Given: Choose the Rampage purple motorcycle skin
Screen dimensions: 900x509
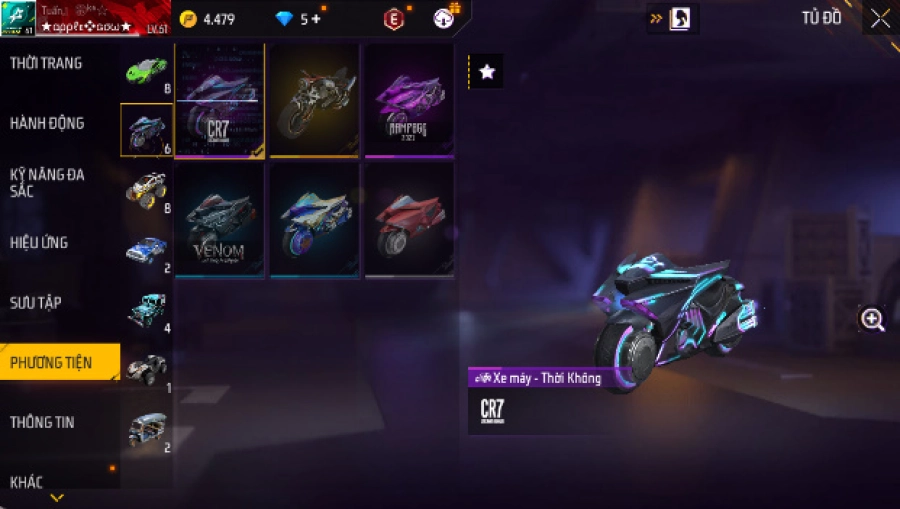Looking at the screenshot, I should pyautogui.click(x=409, y=101).
